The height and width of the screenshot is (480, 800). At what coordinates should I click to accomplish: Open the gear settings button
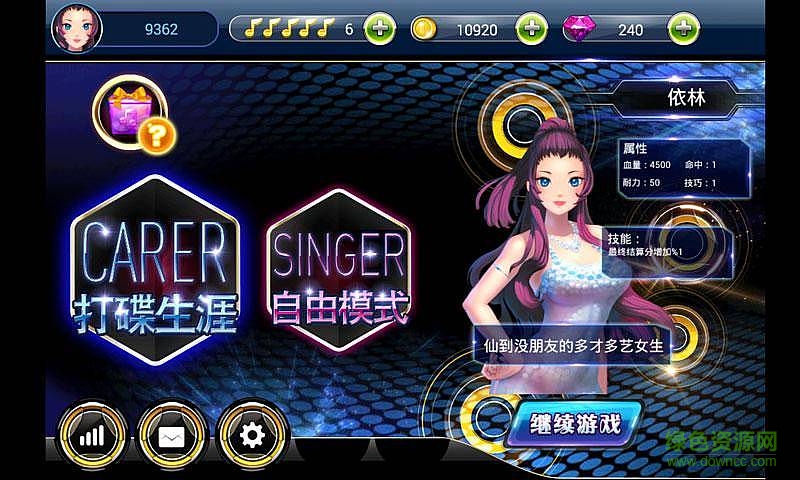[251, 436]
